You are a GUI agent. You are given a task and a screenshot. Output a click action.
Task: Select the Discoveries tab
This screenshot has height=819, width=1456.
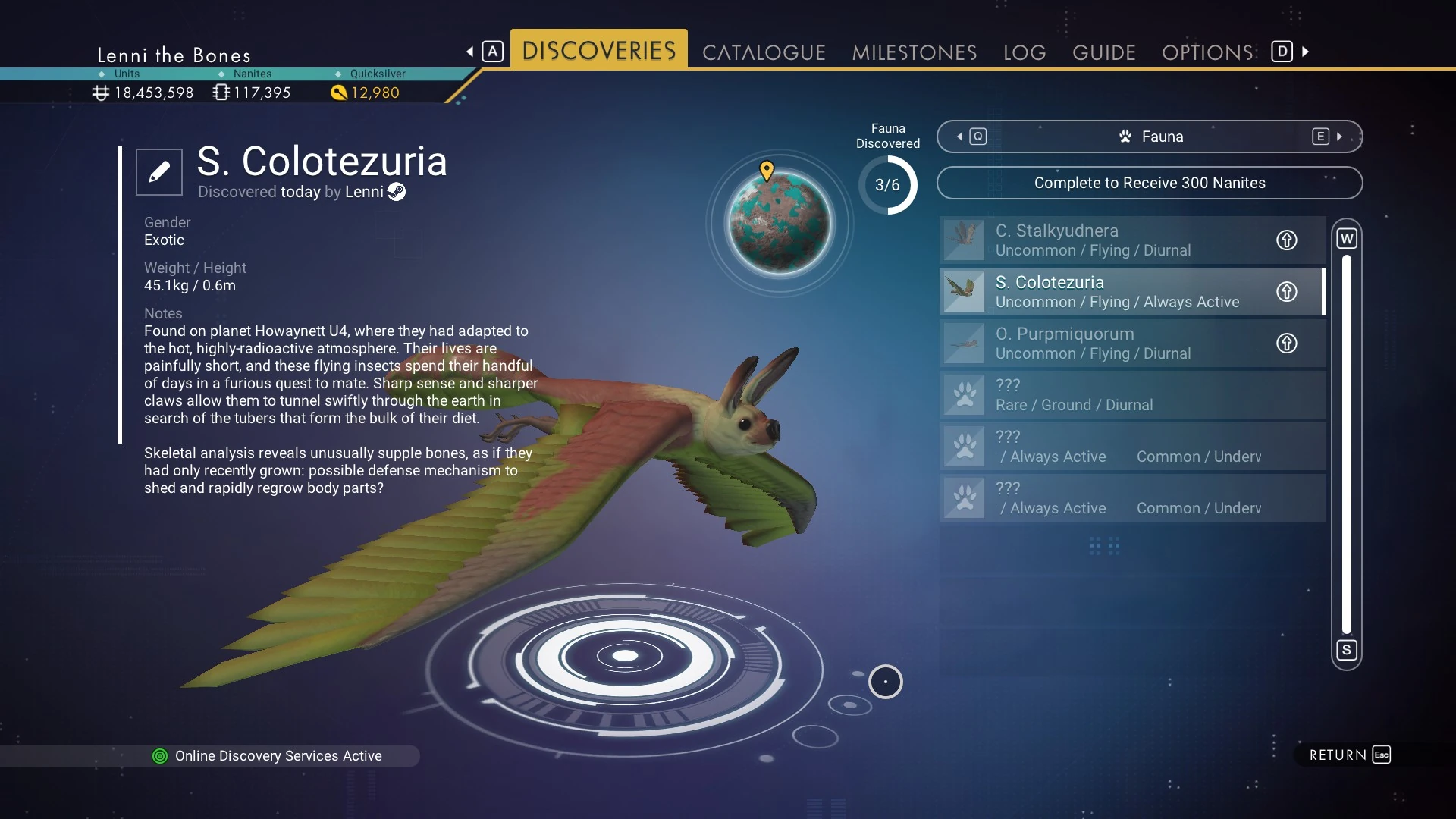tap(598, 51)
